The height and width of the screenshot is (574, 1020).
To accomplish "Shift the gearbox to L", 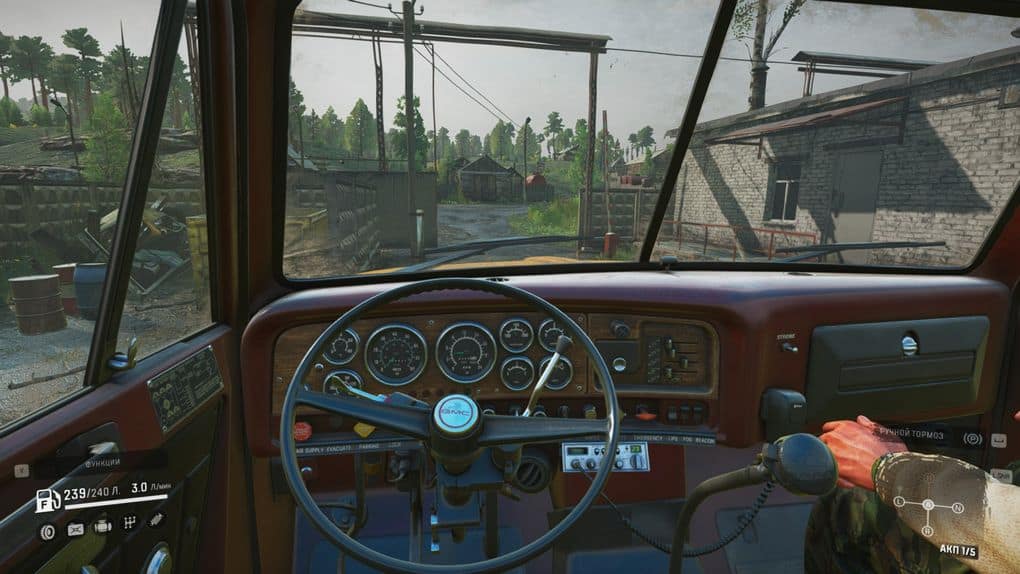I will 899,500.
